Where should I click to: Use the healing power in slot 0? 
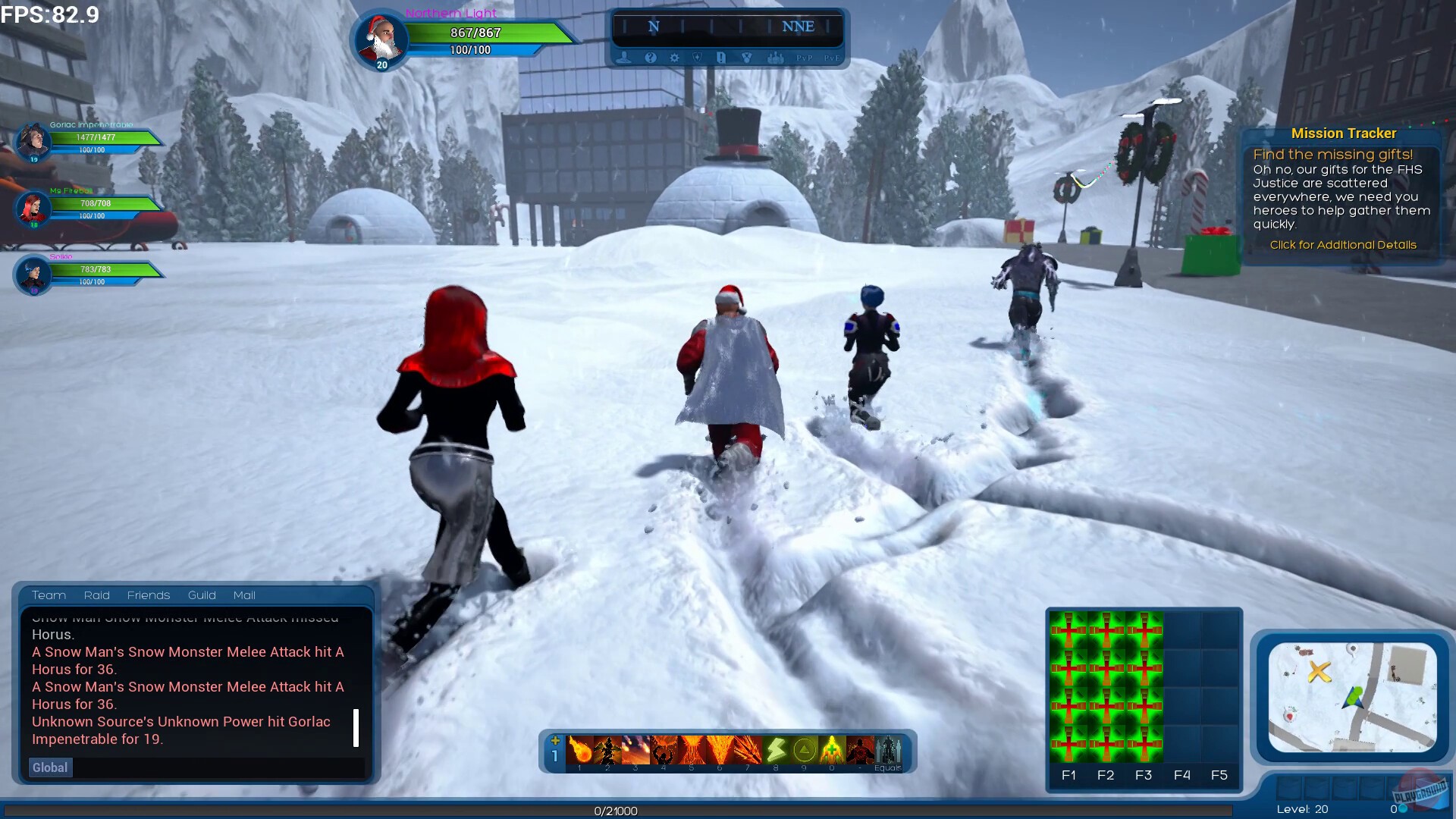tap(830, 749)
